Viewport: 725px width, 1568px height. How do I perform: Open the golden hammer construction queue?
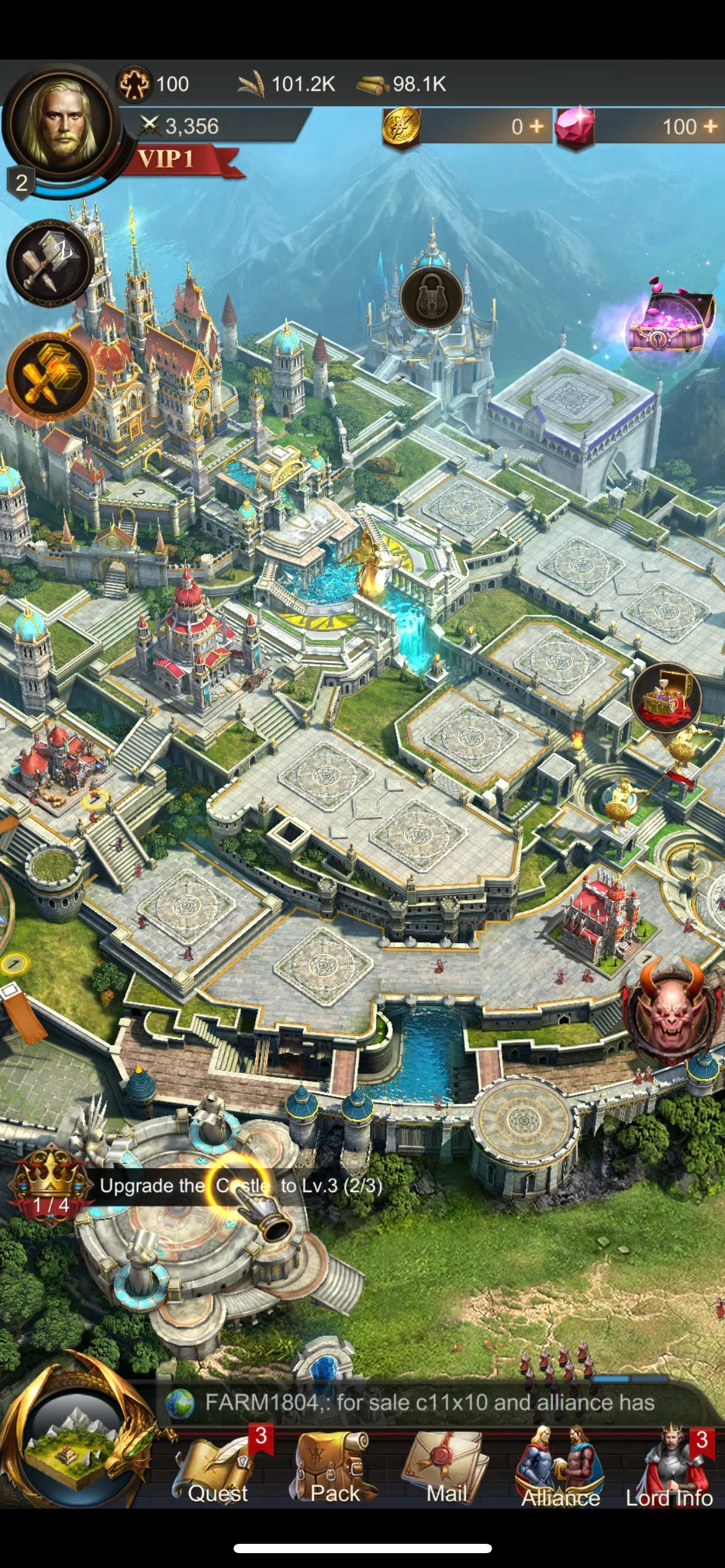coord(50,376)
